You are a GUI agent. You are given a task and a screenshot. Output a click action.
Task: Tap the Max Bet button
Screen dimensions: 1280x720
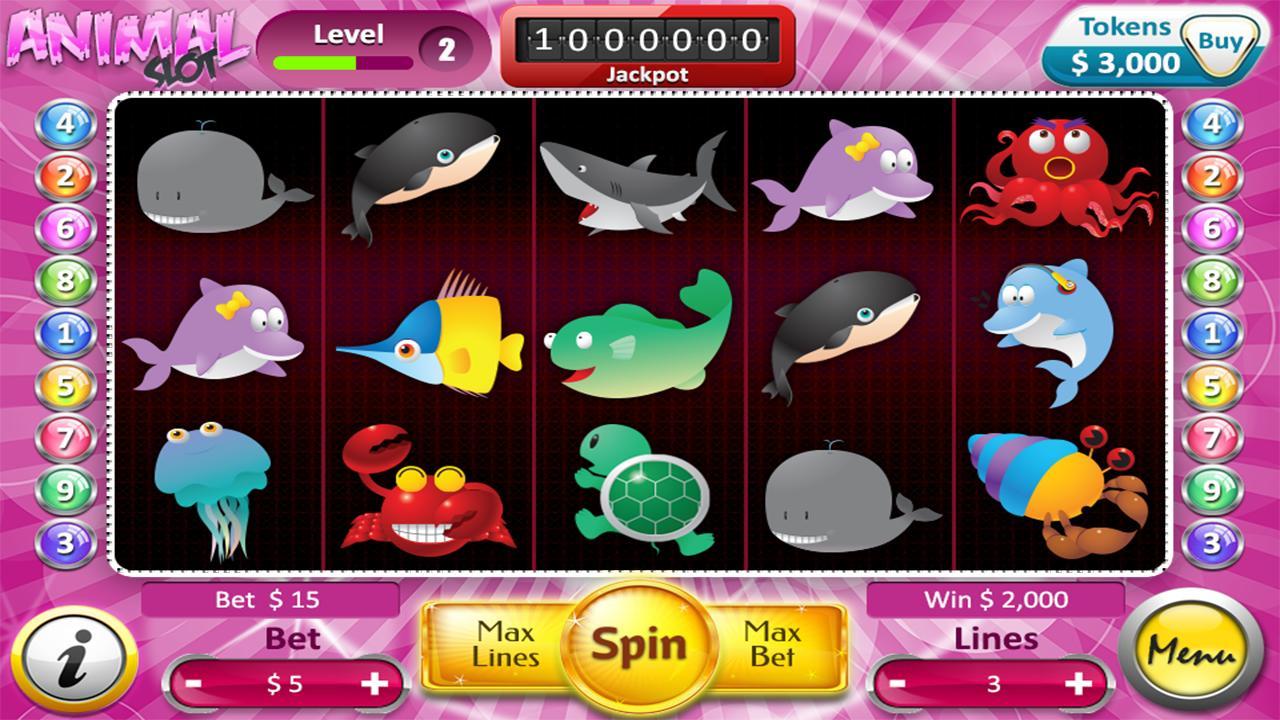(x=770, y=645)
